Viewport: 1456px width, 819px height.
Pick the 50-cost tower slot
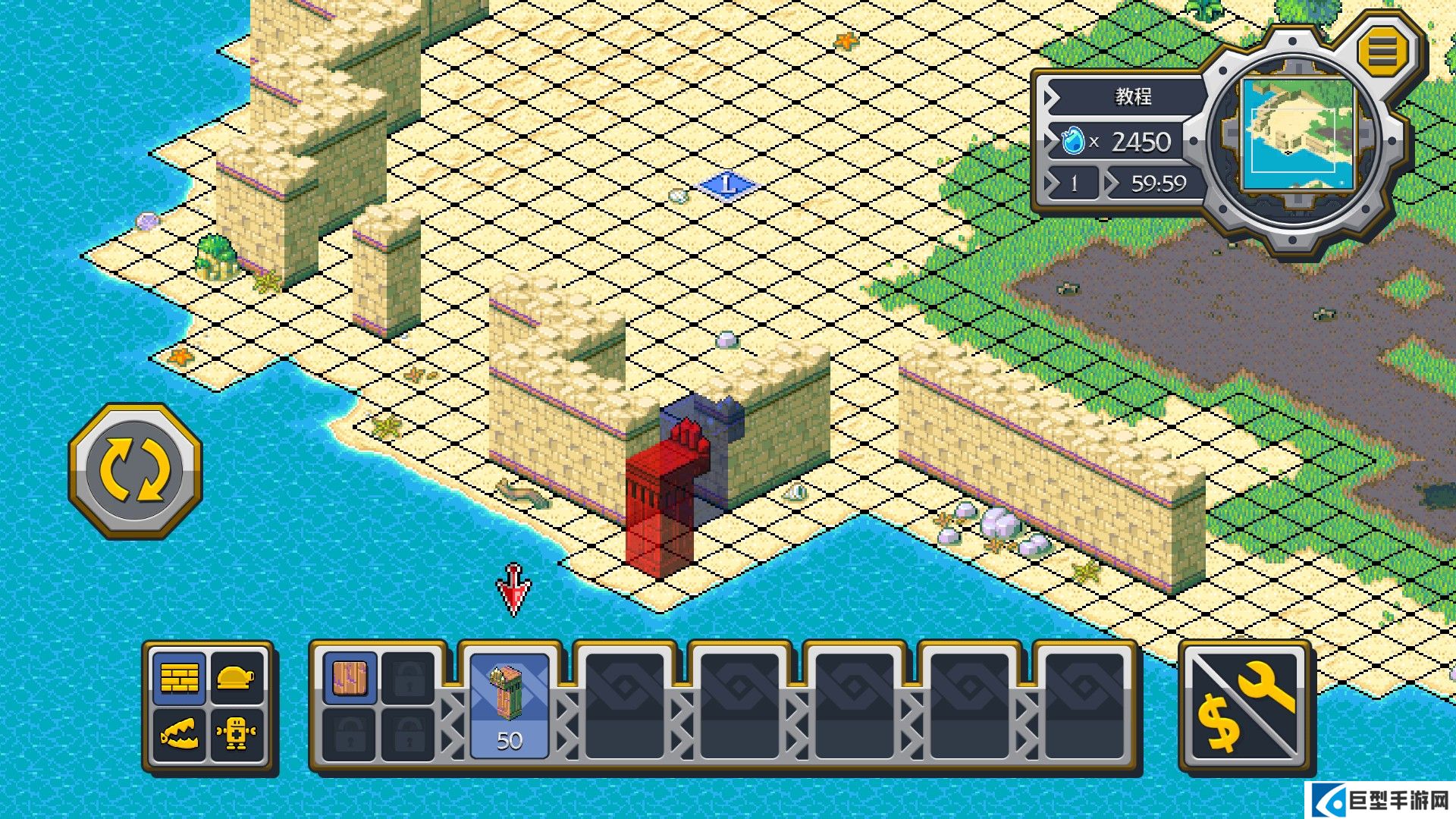510,706
